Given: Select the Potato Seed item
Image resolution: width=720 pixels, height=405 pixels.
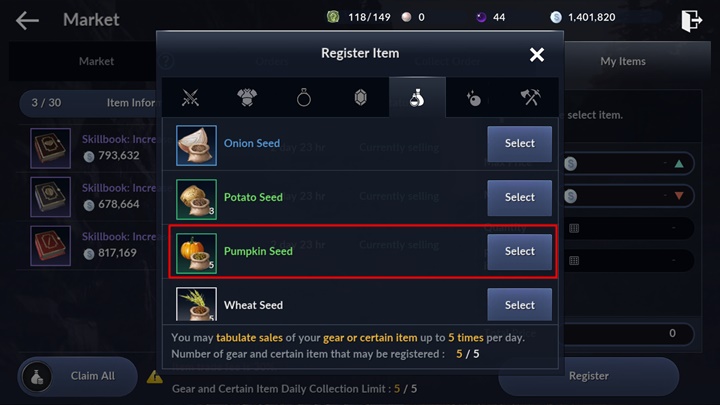Looking at the screenshot, I should click(x=519, y=197).
